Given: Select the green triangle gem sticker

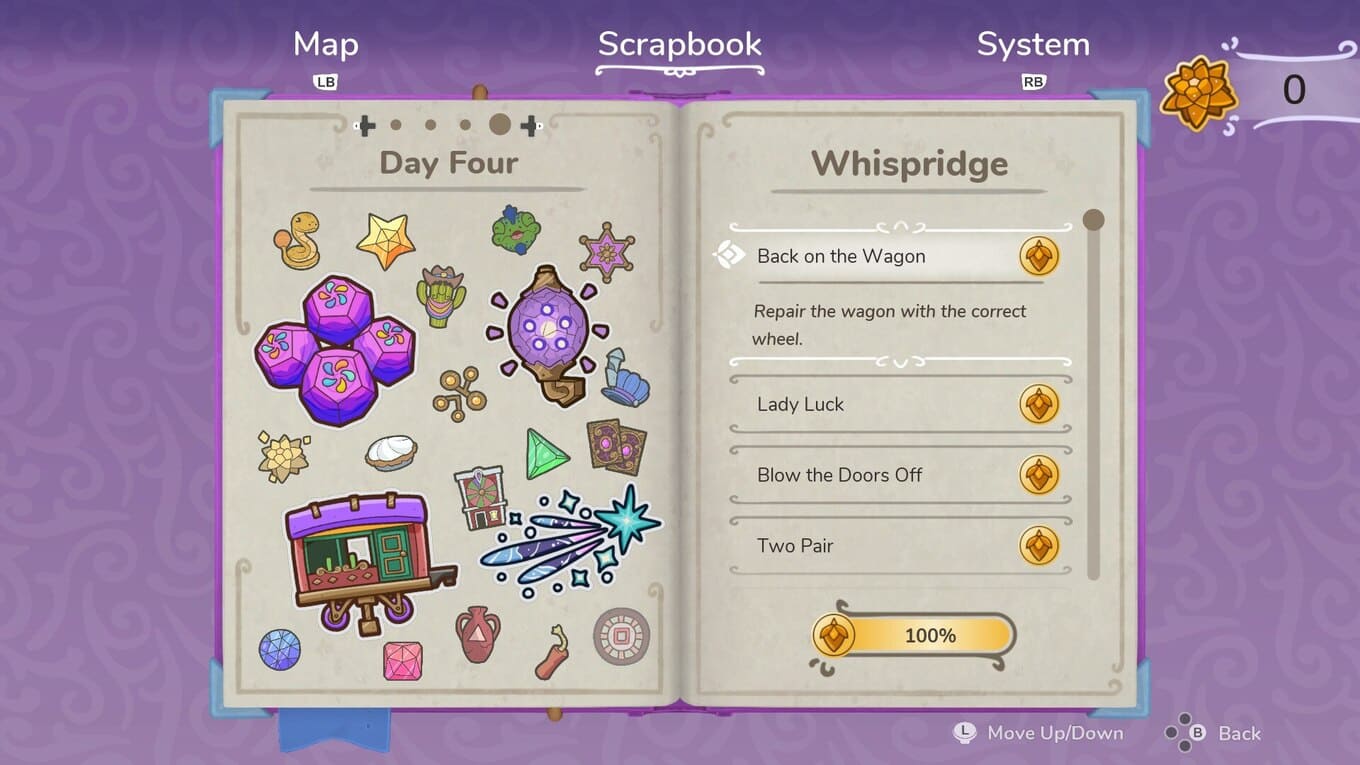Looking at the screenshot, I should coord(546,455).
